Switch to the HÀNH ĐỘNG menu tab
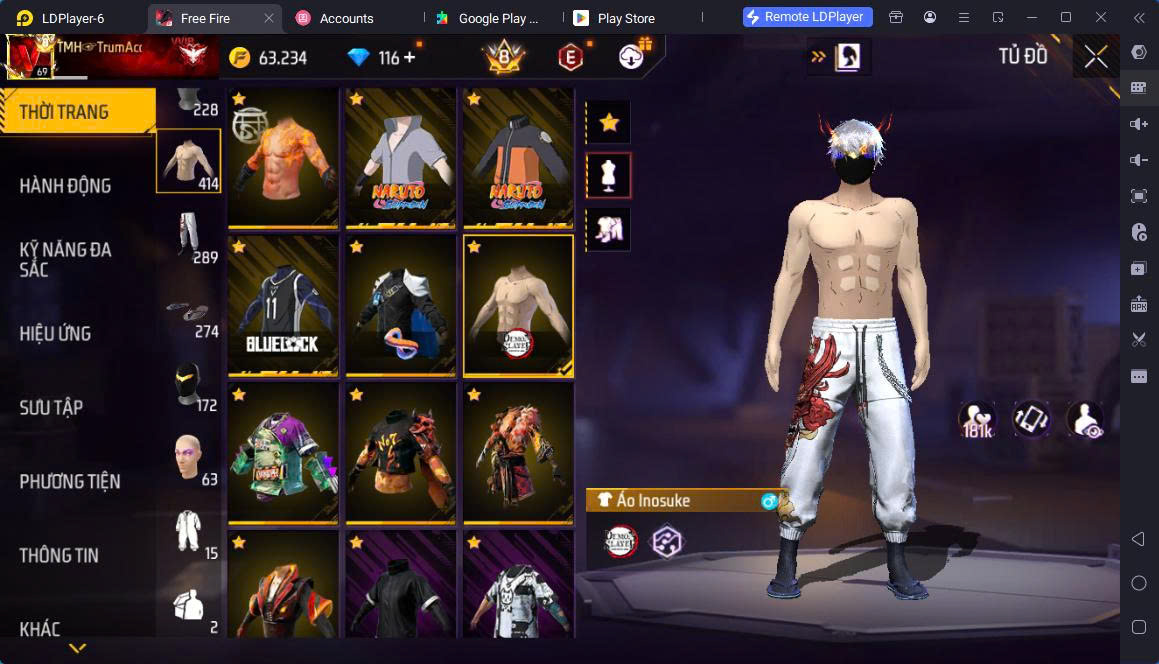Viewport: 1159px width, 664px height. click(x=66, y=186)
